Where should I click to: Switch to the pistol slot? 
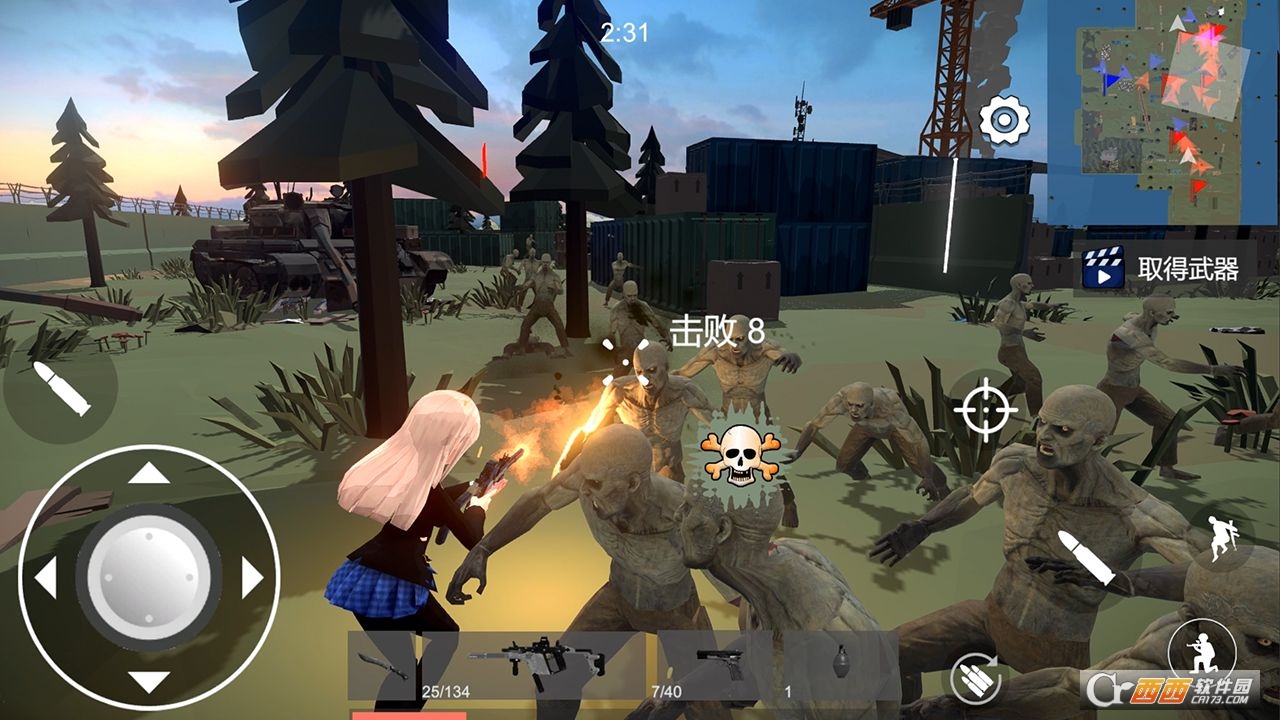(x=717, y=665)
